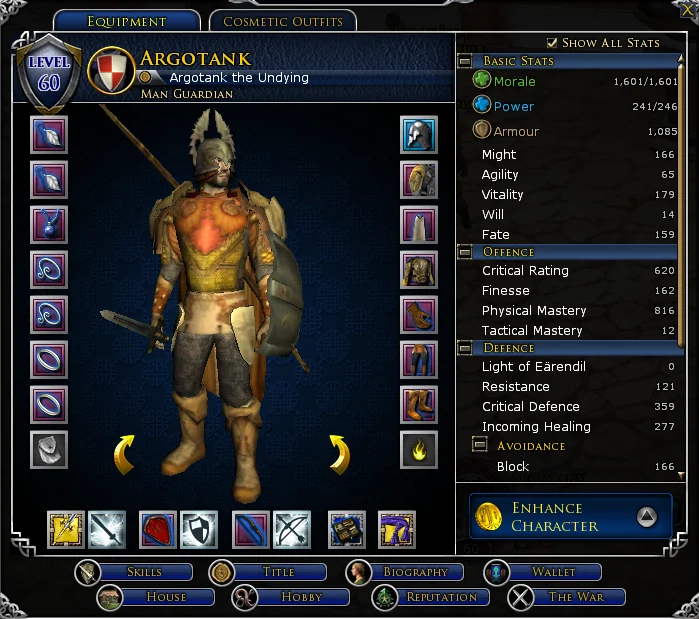
Task: Select the blue necklace slot
Action: (x=49, y=224)
